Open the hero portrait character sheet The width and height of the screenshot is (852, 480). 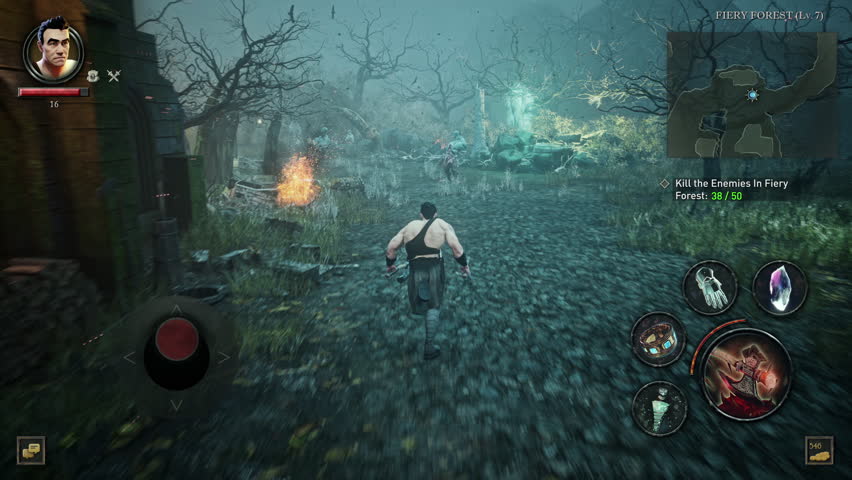(x=53, y=51)
